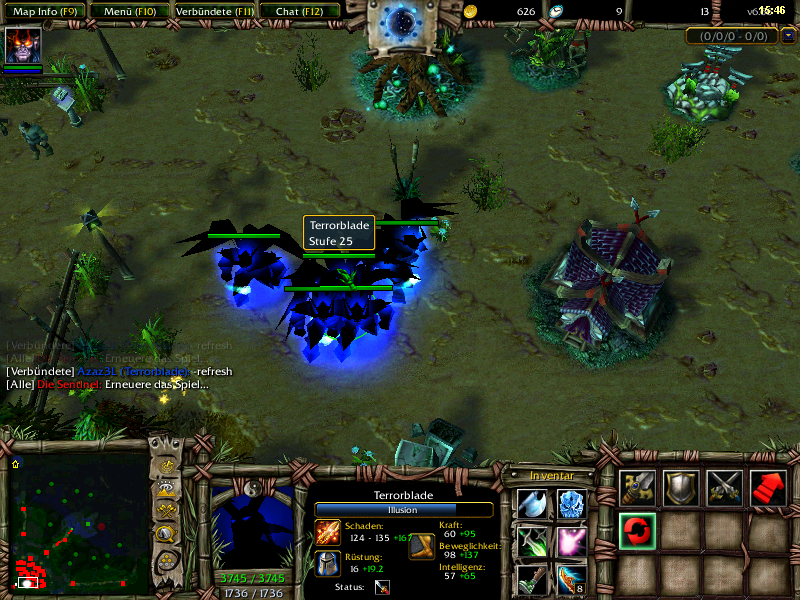Viewport: 800px width, 600px height.
Task: Activate the minimap signal ping button
Action: click(166, 466)
